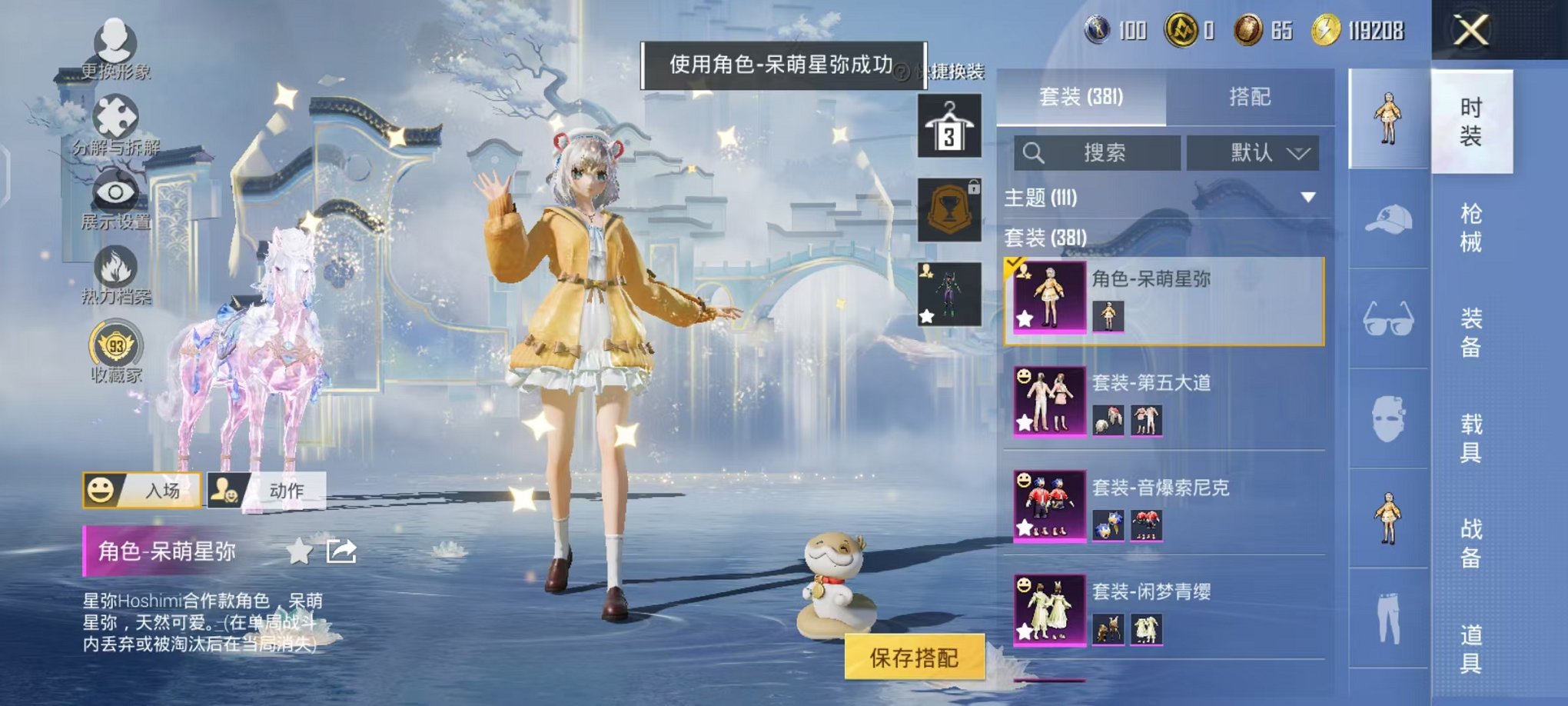Collapse the 主题 (111) section

1307,198
